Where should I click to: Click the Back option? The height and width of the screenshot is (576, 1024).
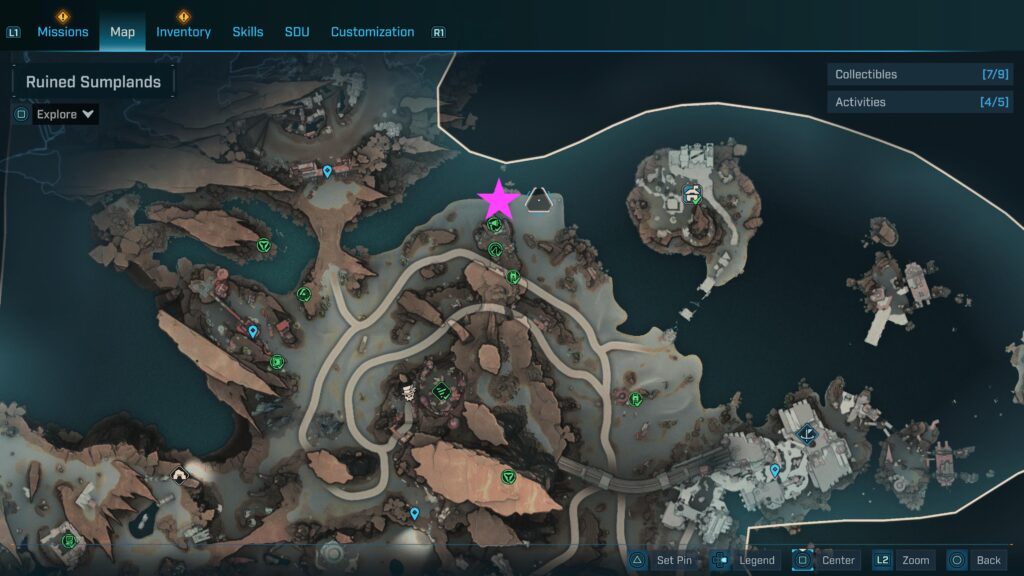click(x=976, y=560)
